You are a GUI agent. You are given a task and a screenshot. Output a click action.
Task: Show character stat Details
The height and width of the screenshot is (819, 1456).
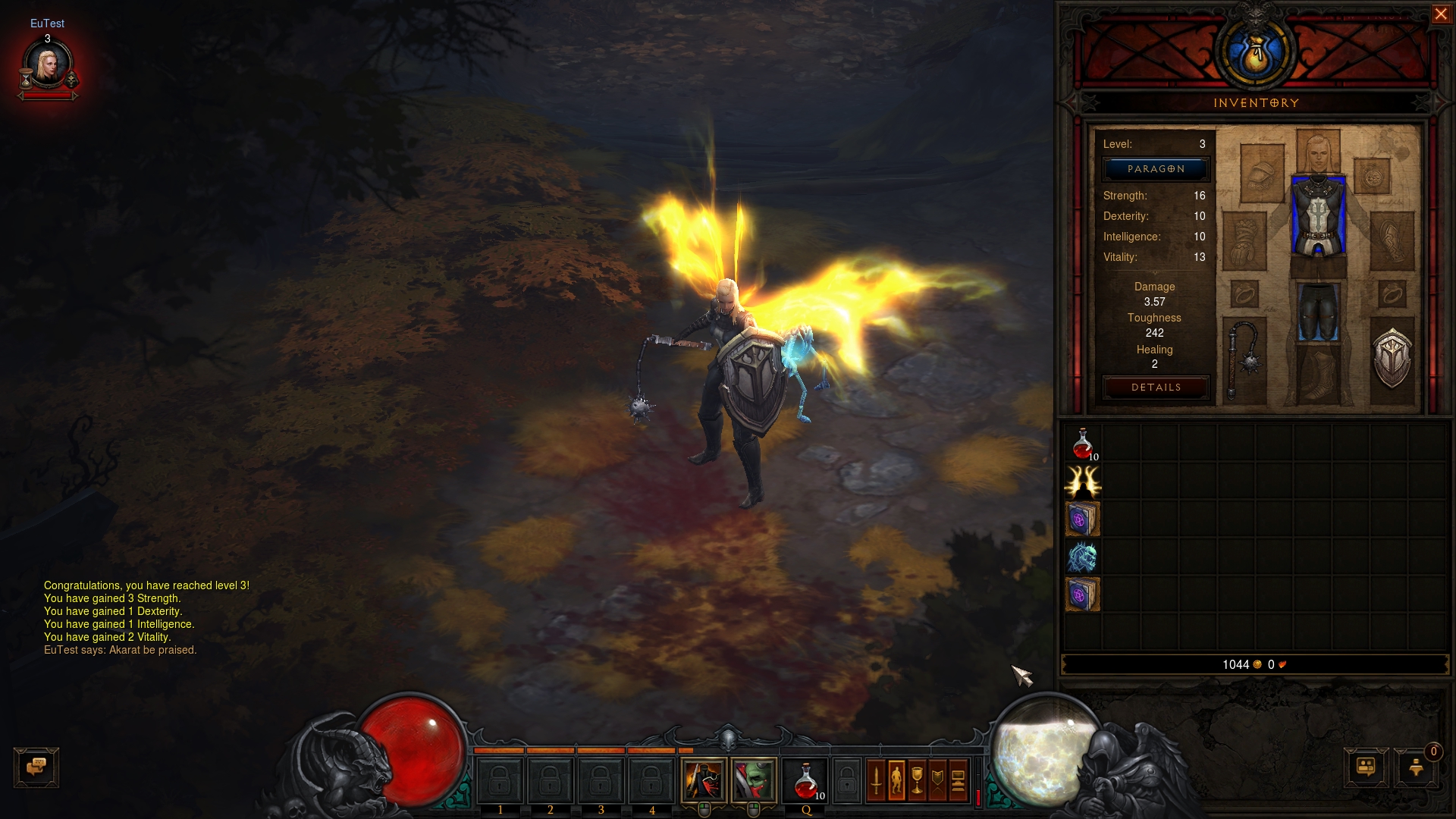point(1156,388)
